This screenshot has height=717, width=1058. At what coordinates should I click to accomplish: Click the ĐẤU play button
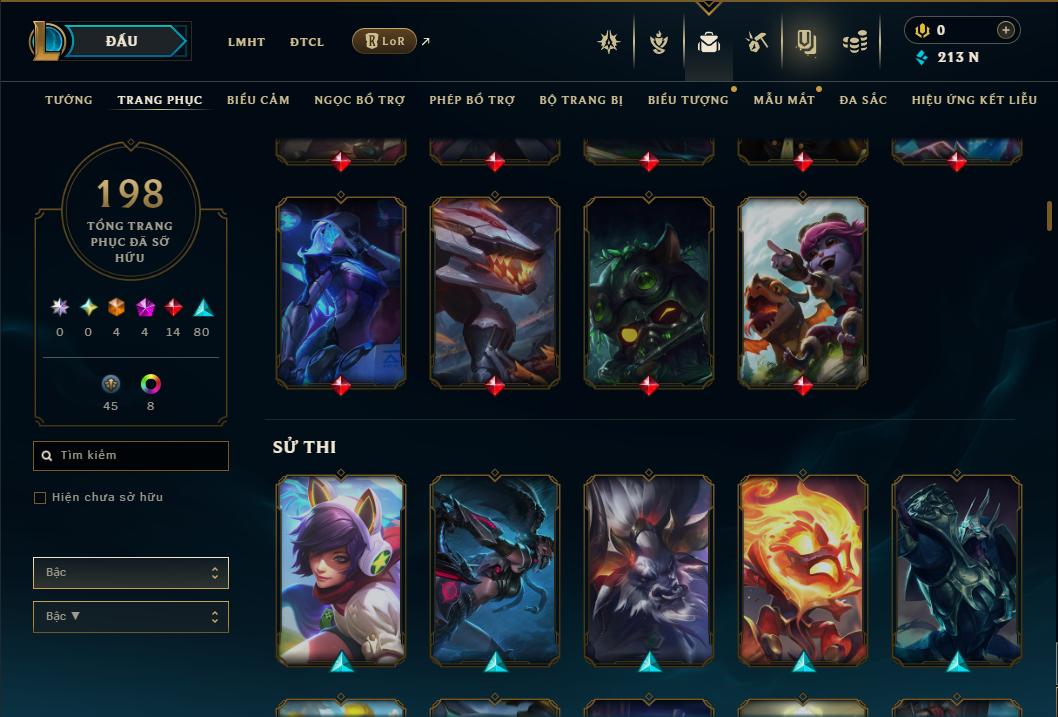121,41
